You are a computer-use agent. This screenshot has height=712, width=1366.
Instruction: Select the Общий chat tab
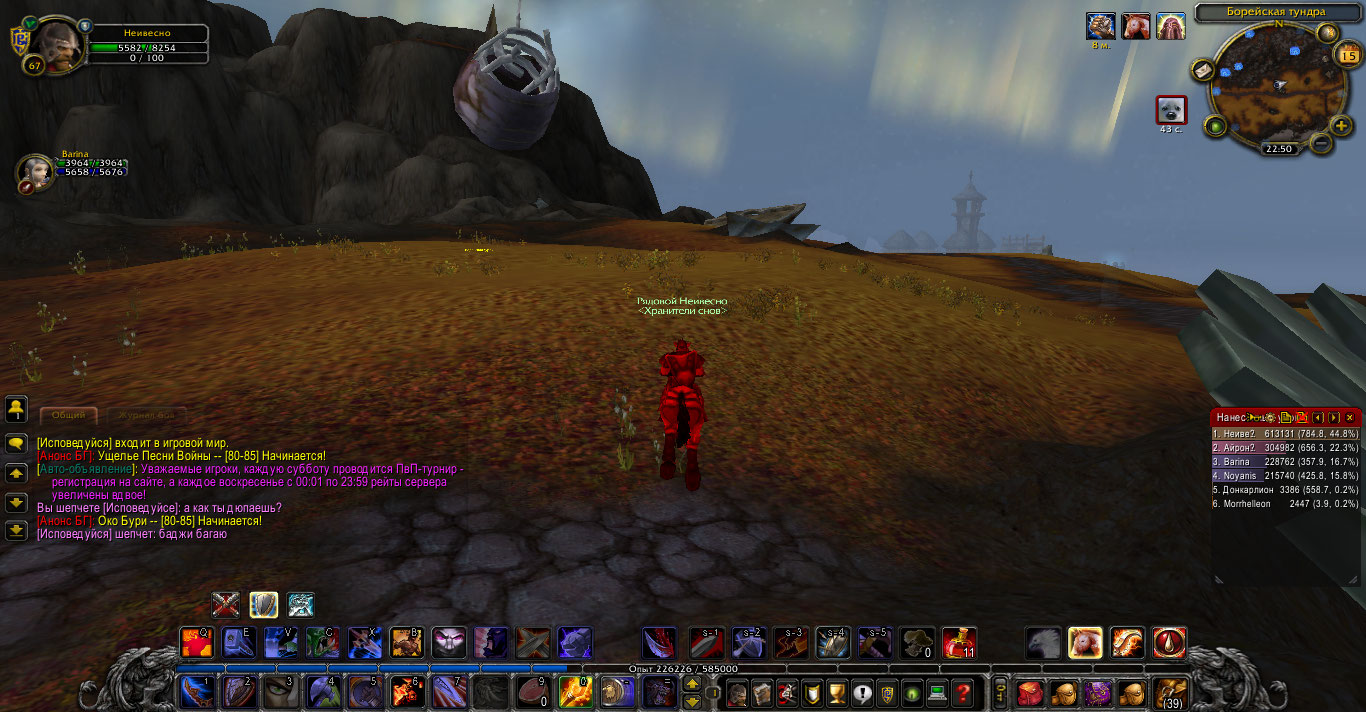[x=68, y=414]
